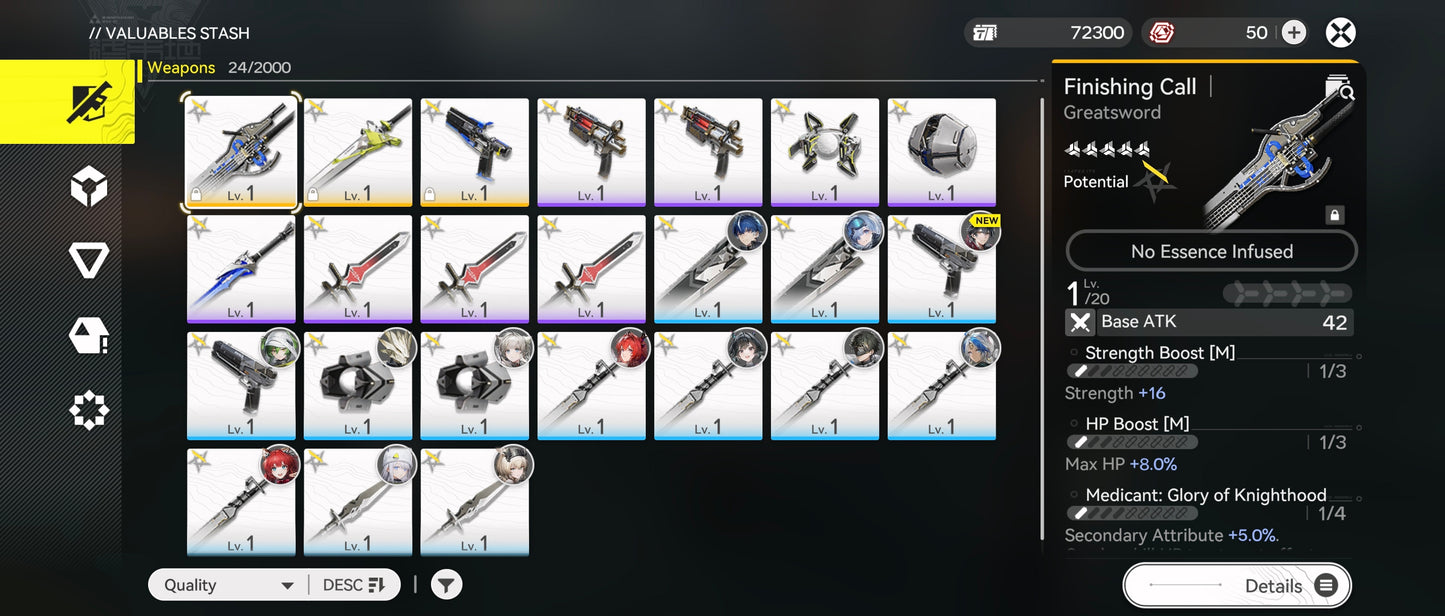Image resolution: width=1445 pixels, height=616 pixels.
Task: Switch to the cube category tab
Action: [89, 187]
